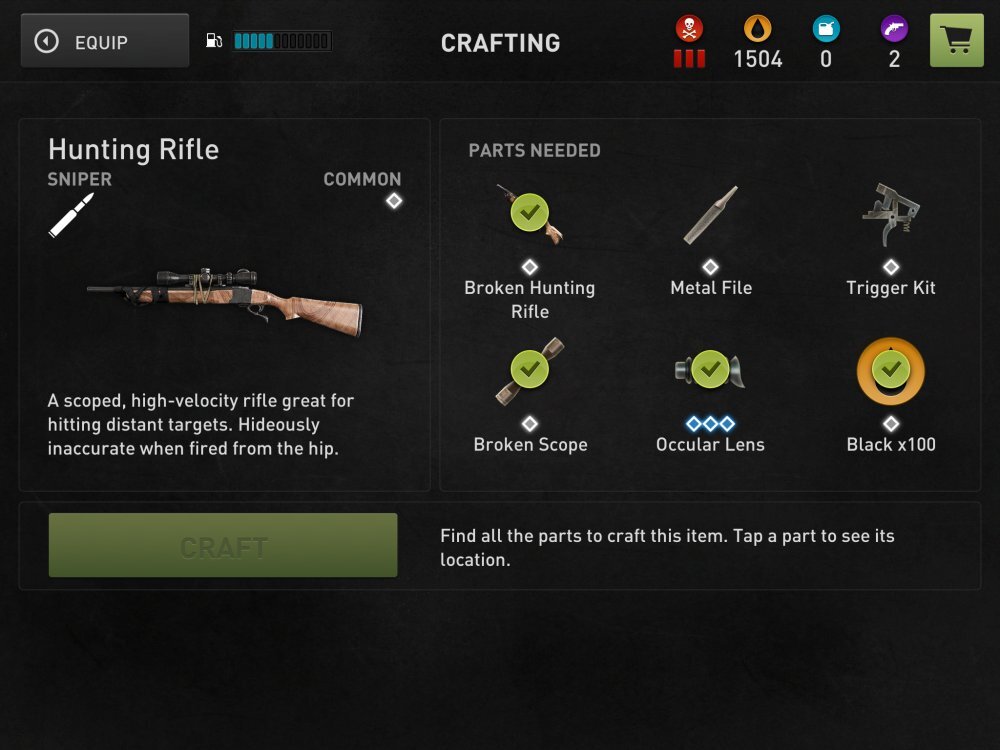Image resolution: width=1000 pixels, height=750 pixels.
Task: Go back to the Equip screen
Action: click(105, 41)
